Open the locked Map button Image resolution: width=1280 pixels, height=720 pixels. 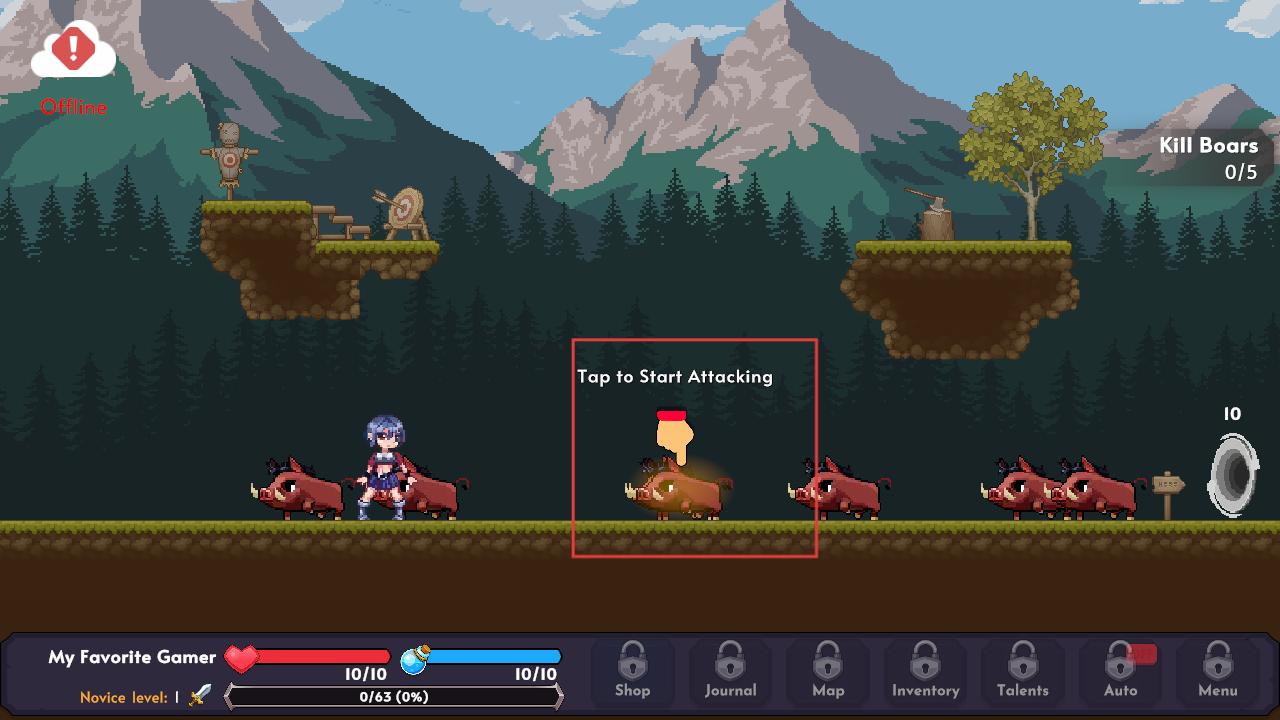pyautogui.click(x=828, y=670)
